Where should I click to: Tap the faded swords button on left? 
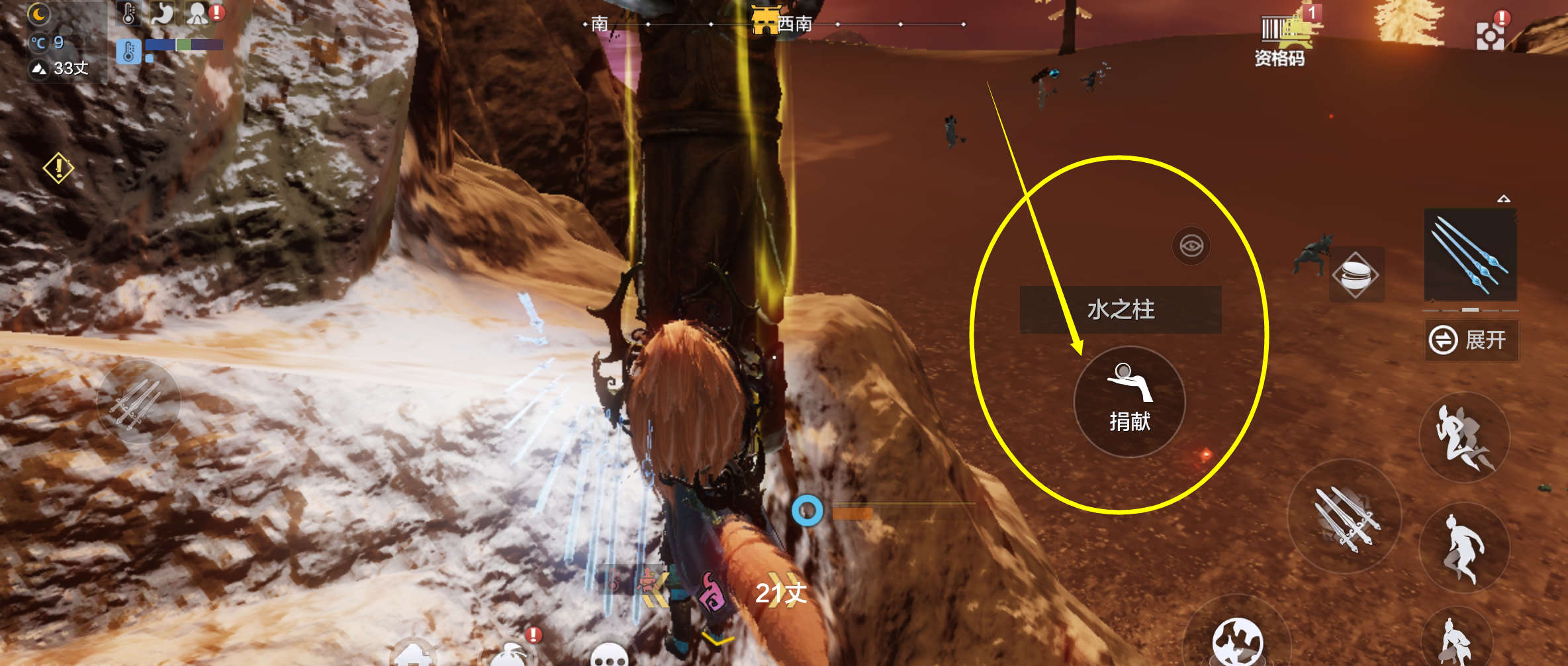tap(138, 402)
